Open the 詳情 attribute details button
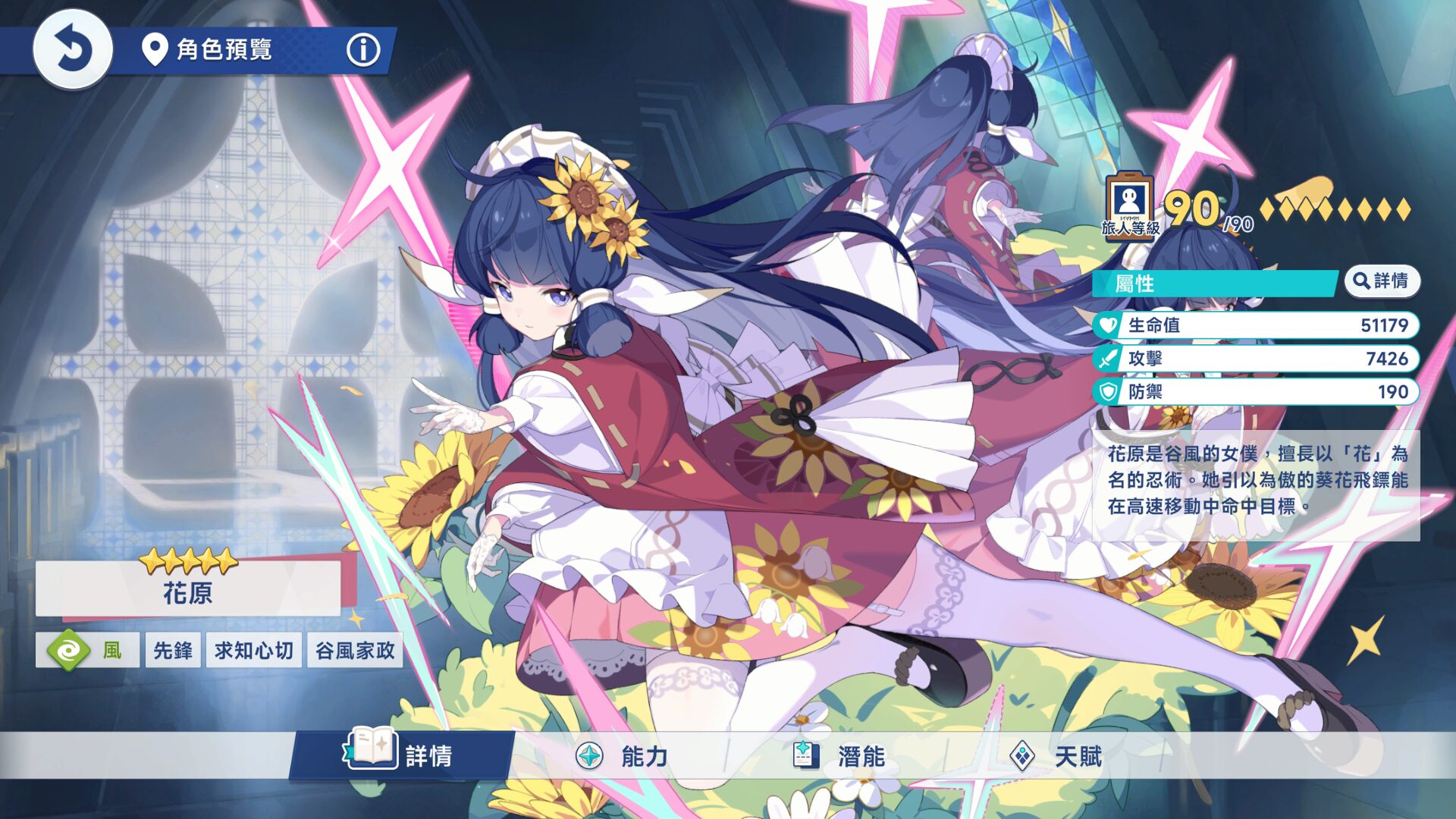The width and height of the screenshot is (1456, 819). click(1382, 281)
